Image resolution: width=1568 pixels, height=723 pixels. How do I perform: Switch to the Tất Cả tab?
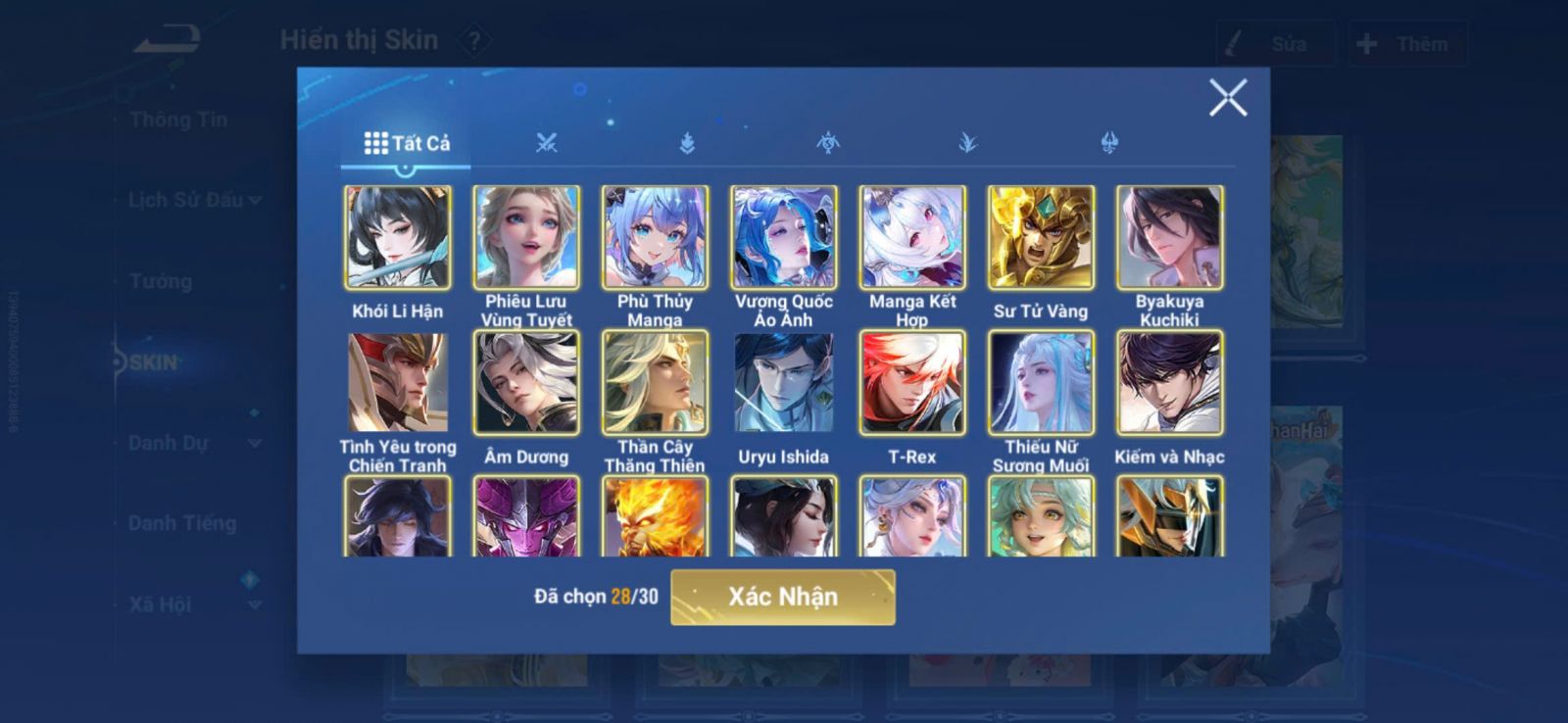point(407,144)
